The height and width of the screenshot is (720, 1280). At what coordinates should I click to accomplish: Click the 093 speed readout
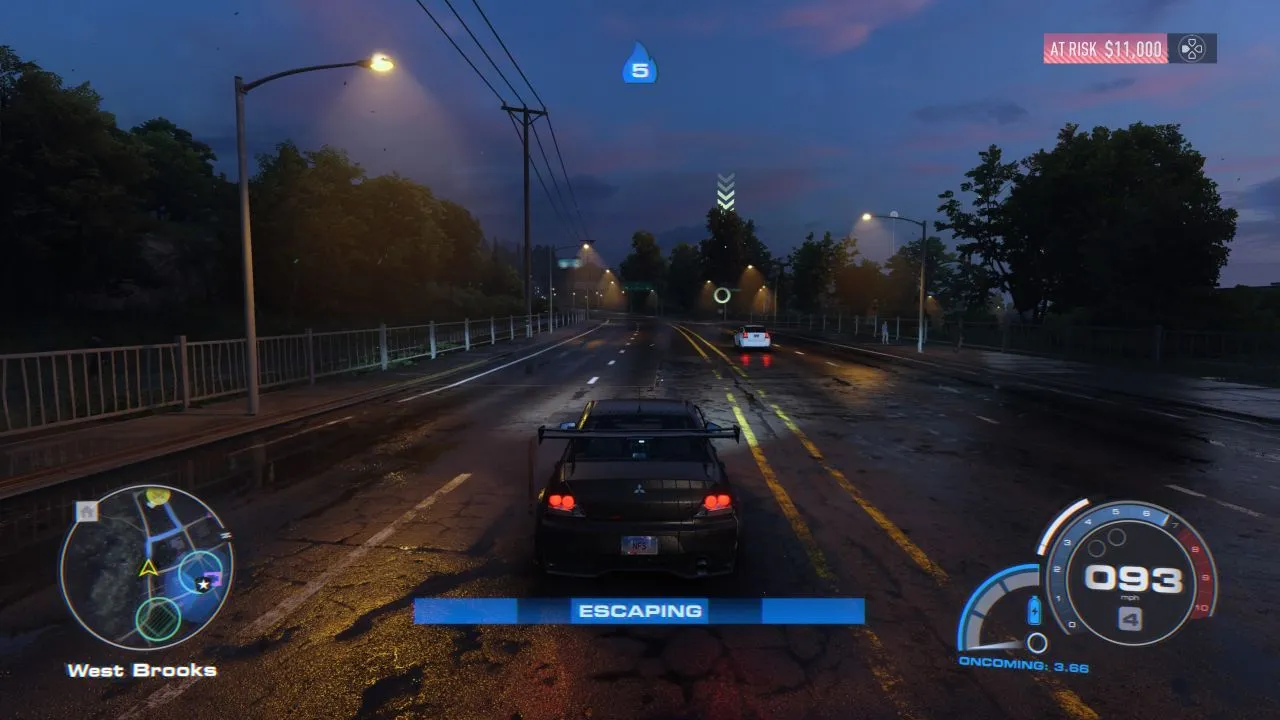(1132, 578)
